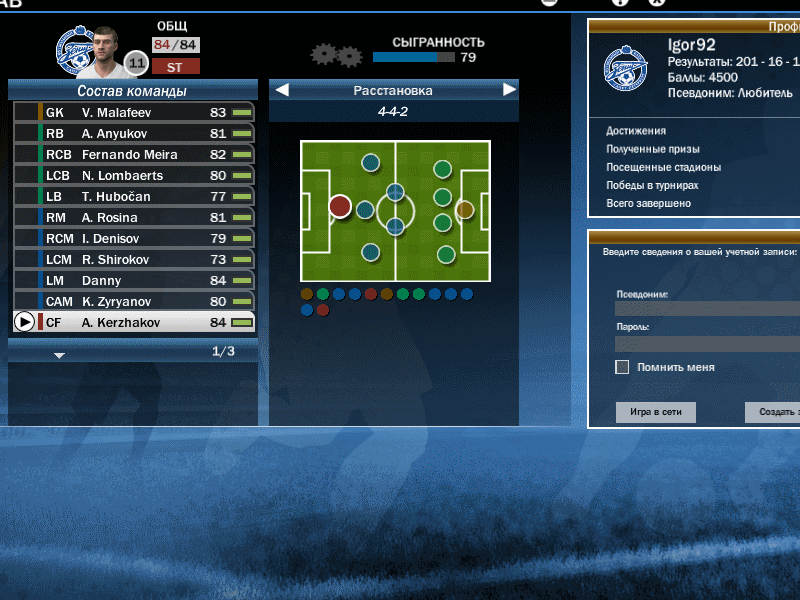Open Посещенные стадионы entry
Image resolution: width=800 pixels, height=600 pixels.
pyautogui.click(x=663, y=167)
